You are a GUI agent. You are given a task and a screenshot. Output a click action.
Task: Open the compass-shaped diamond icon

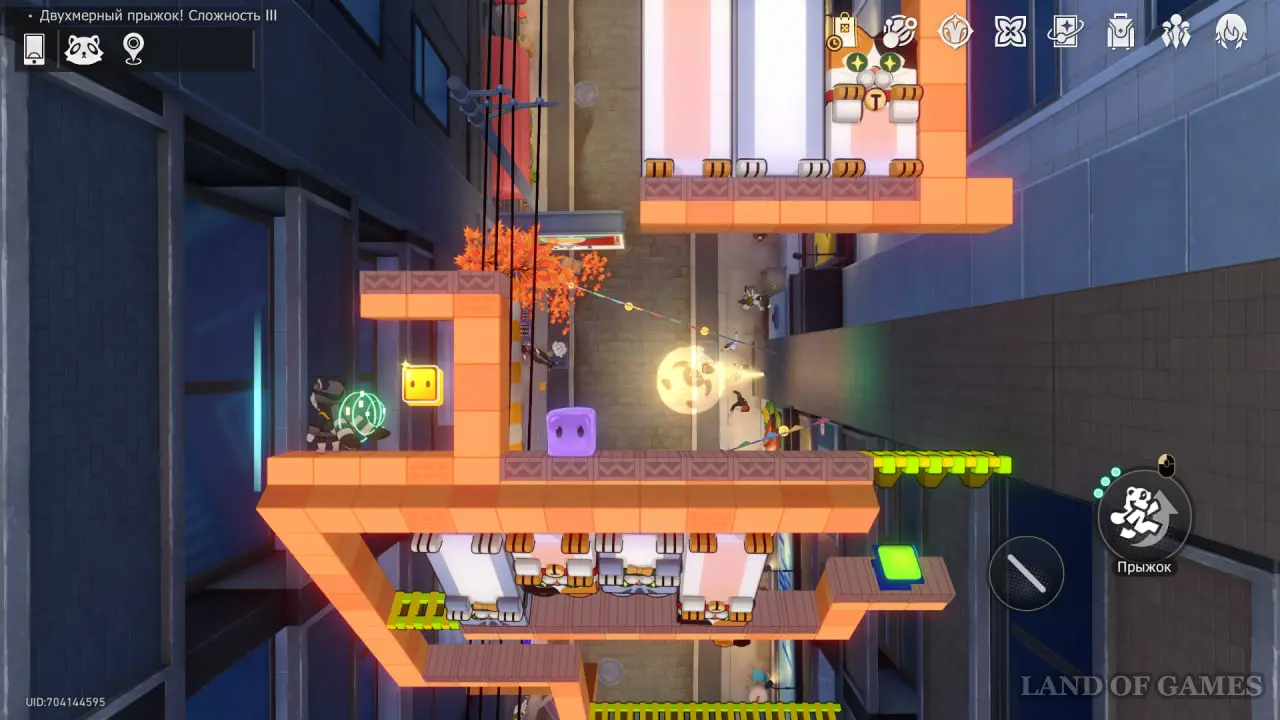(x=955, y=31)
